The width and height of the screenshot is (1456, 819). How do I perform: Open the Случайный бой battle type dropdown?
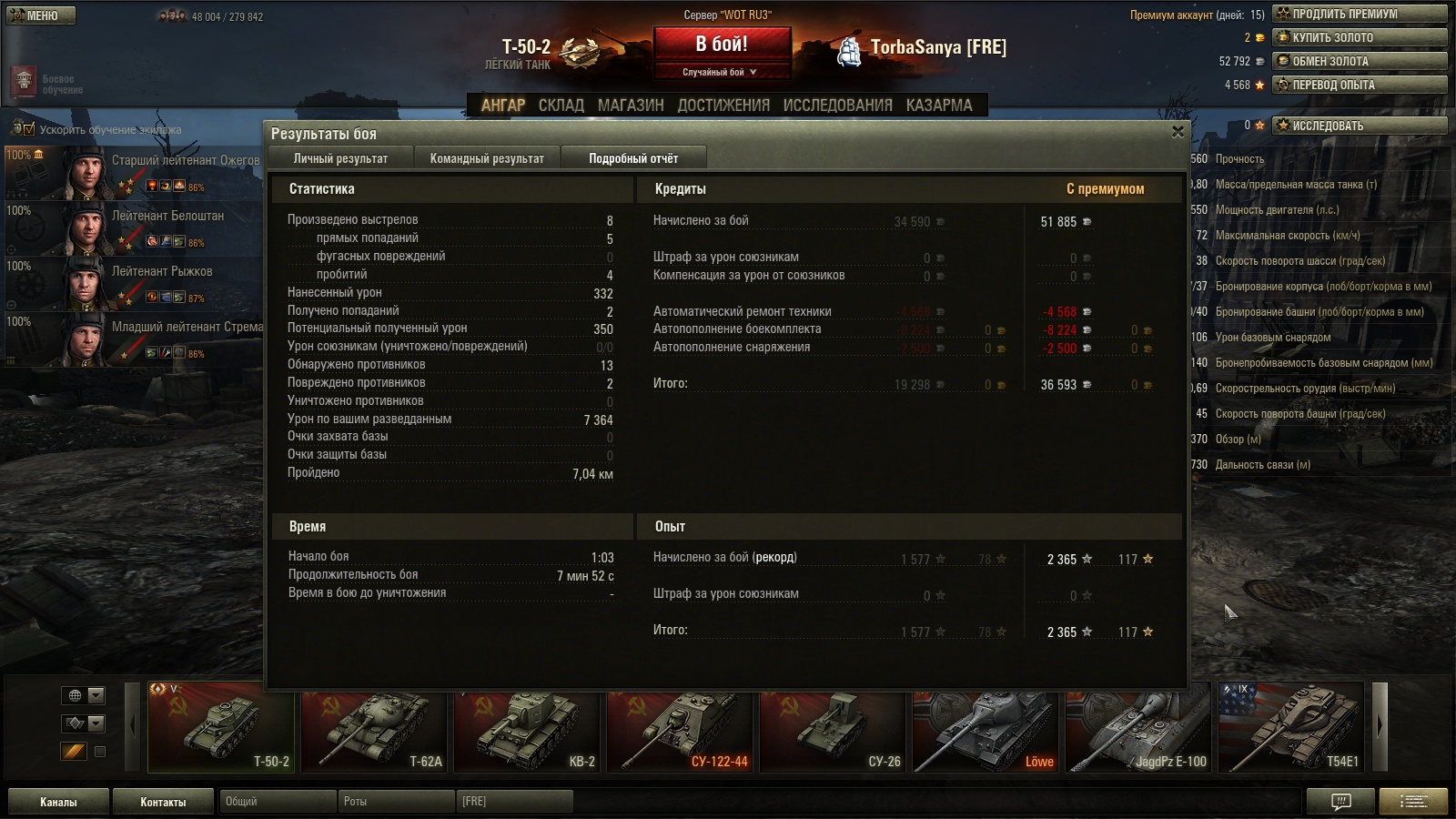721,72
